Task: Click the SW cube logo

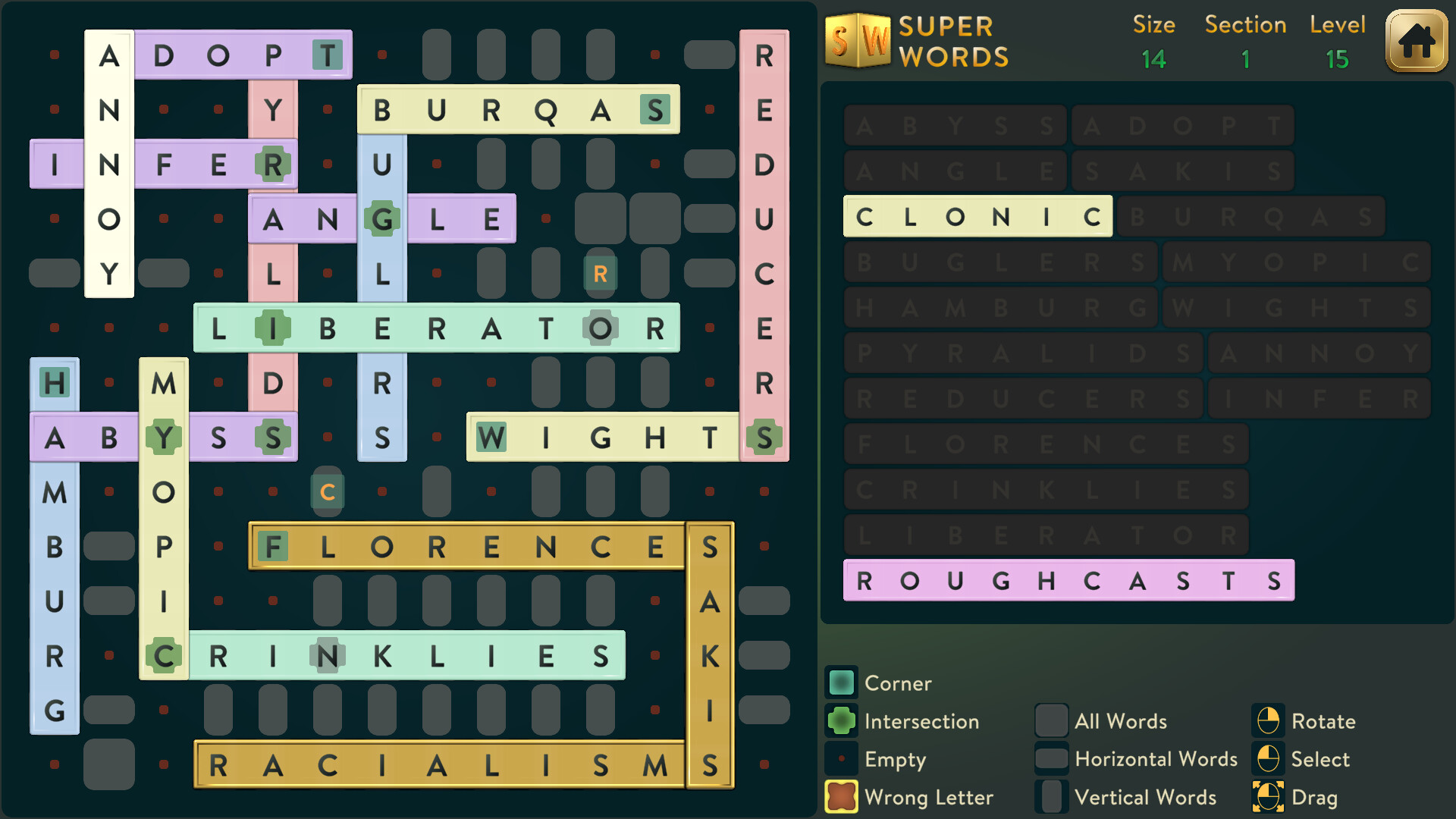Action: coord(857,42)
